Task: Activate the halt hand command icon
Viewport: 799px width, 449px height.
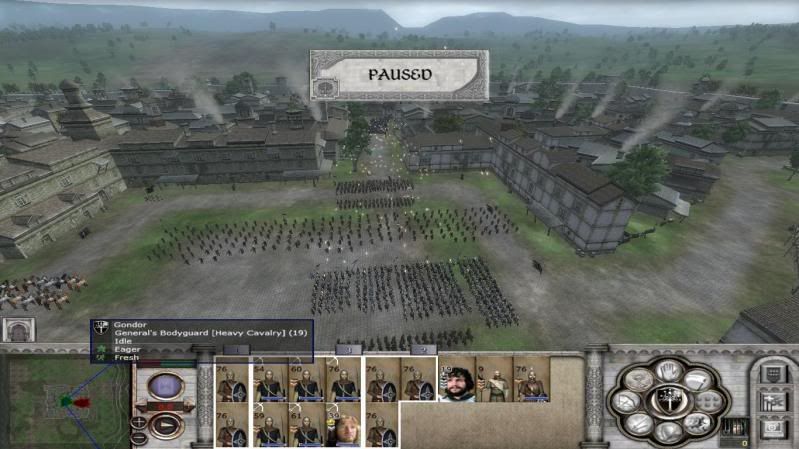Action: click(667, 371)
